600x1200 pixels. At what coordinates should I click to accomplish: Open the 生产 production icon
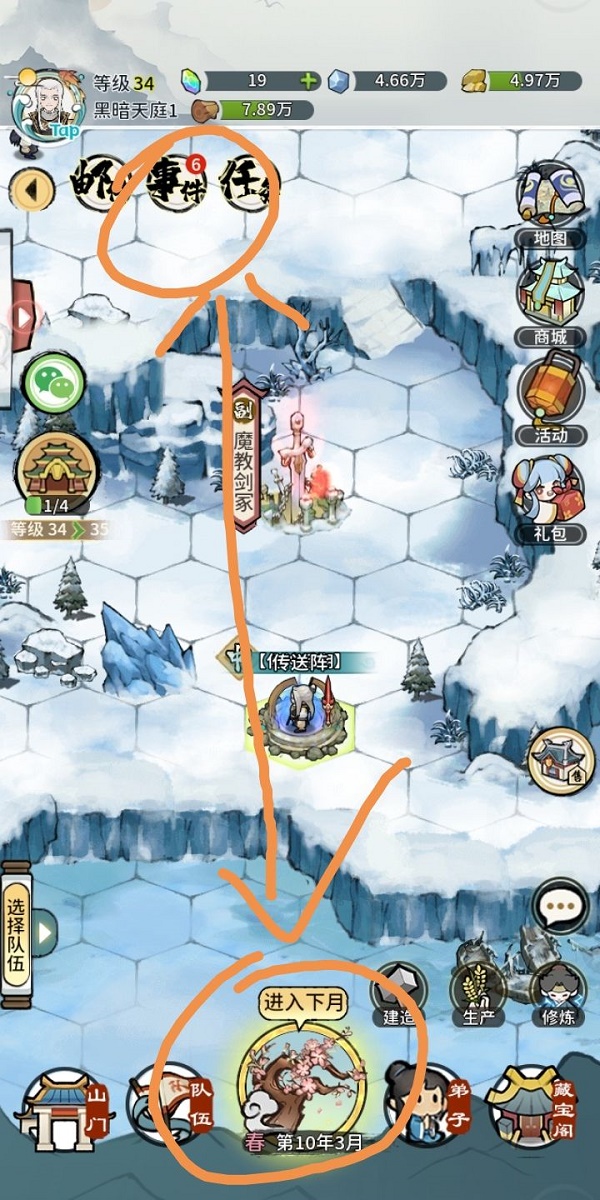(x=477, y=990)
